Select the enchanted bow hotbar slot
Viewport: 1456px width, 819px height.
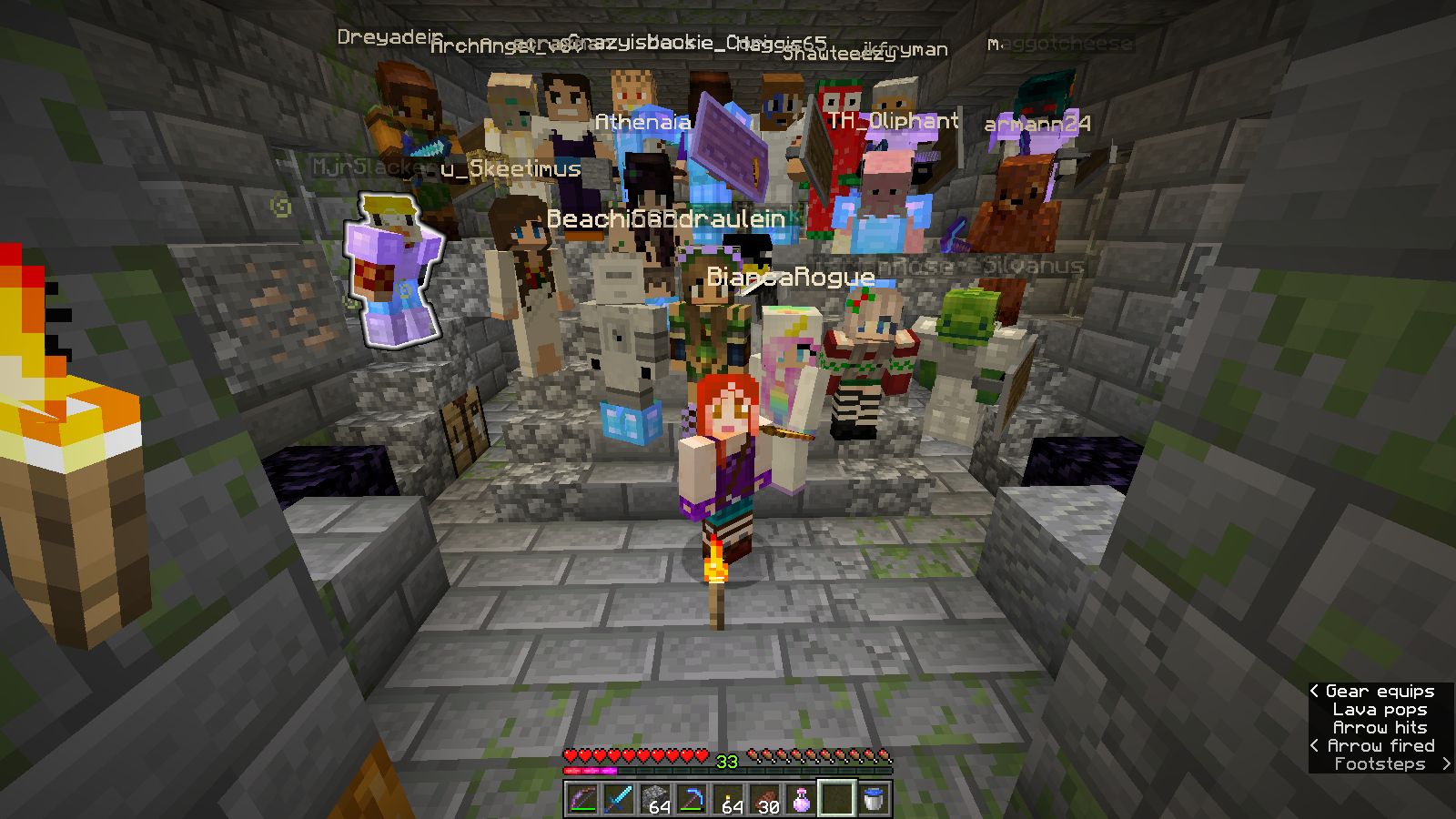pyautogui.click(x=582, y=799)
